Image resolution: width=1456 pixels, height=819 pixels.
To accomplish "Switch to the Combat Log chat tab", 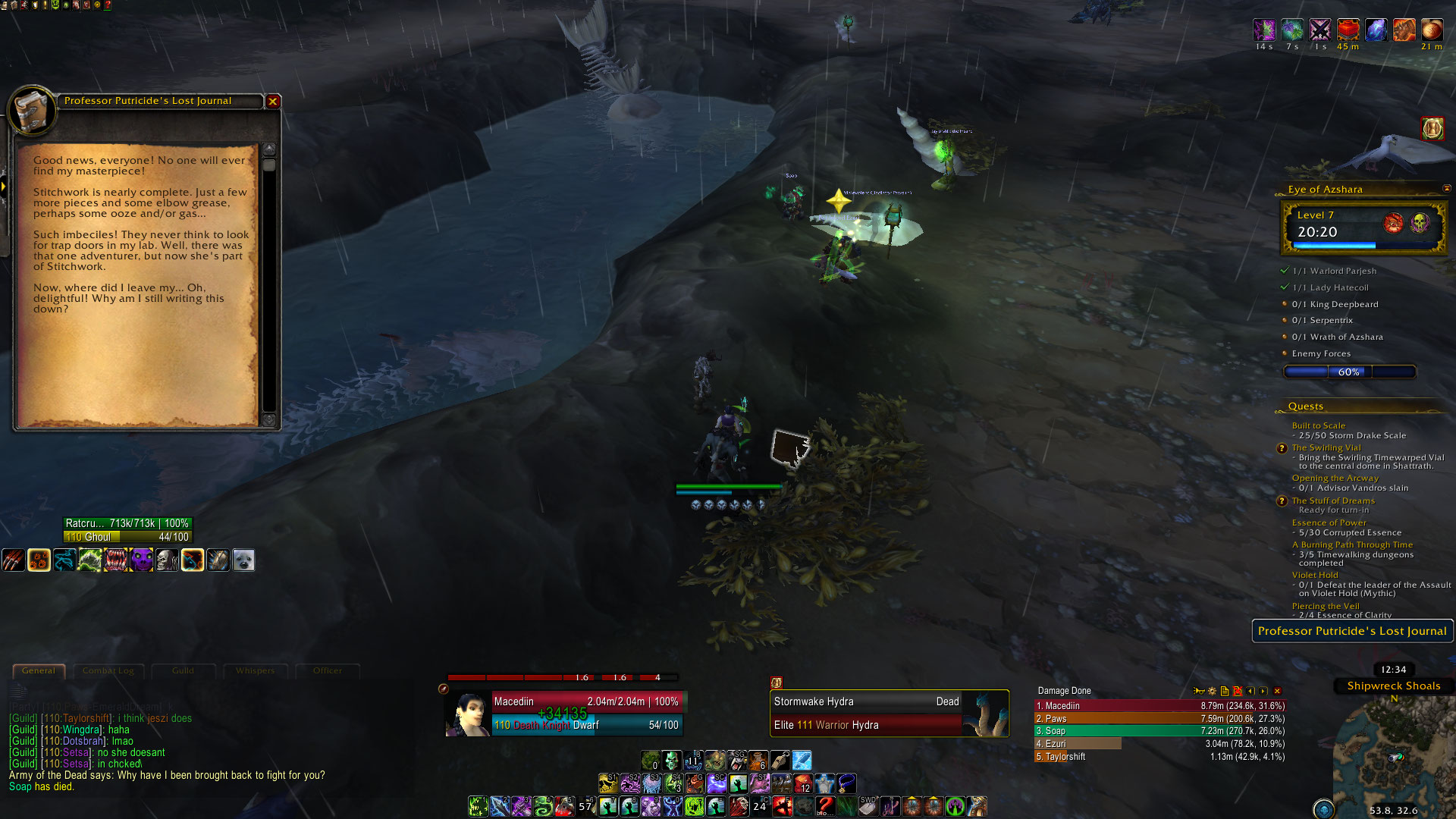I will pyautogui.click(x=108, y=671).
